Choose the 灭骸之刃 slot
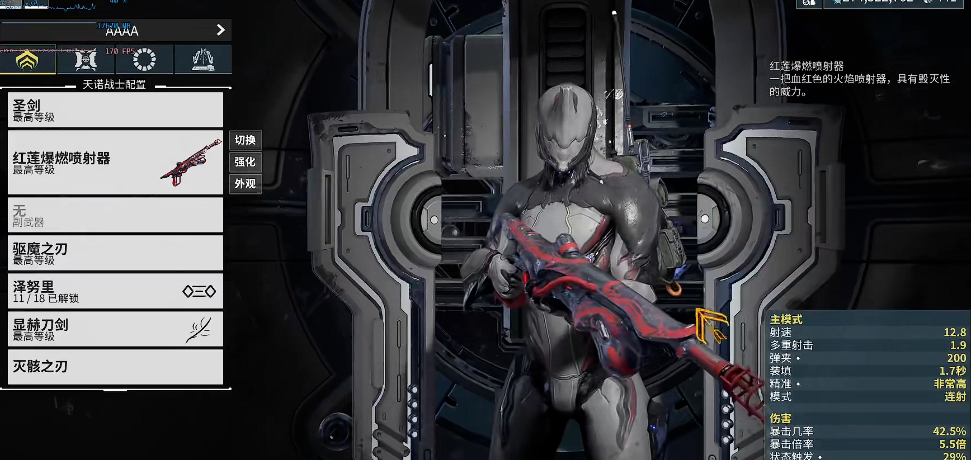 [x=115, y=366]
